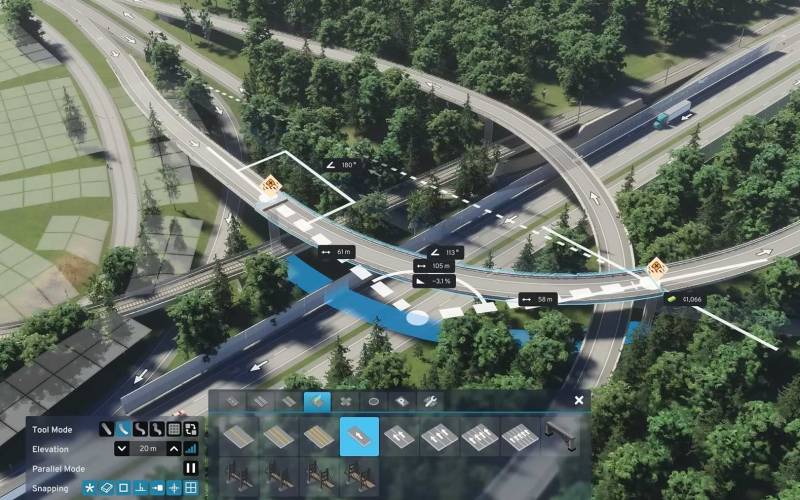Close the road building panel
This screenshot has width=800, height=500.
tap(579, 400)
